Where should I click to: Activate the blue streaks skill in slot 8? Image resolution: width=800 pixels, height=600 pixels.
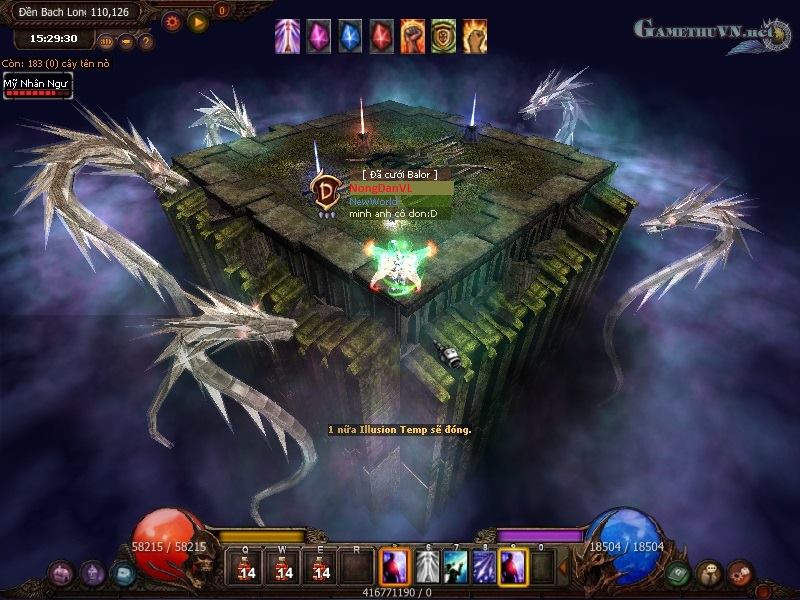[x=484, y=567]
